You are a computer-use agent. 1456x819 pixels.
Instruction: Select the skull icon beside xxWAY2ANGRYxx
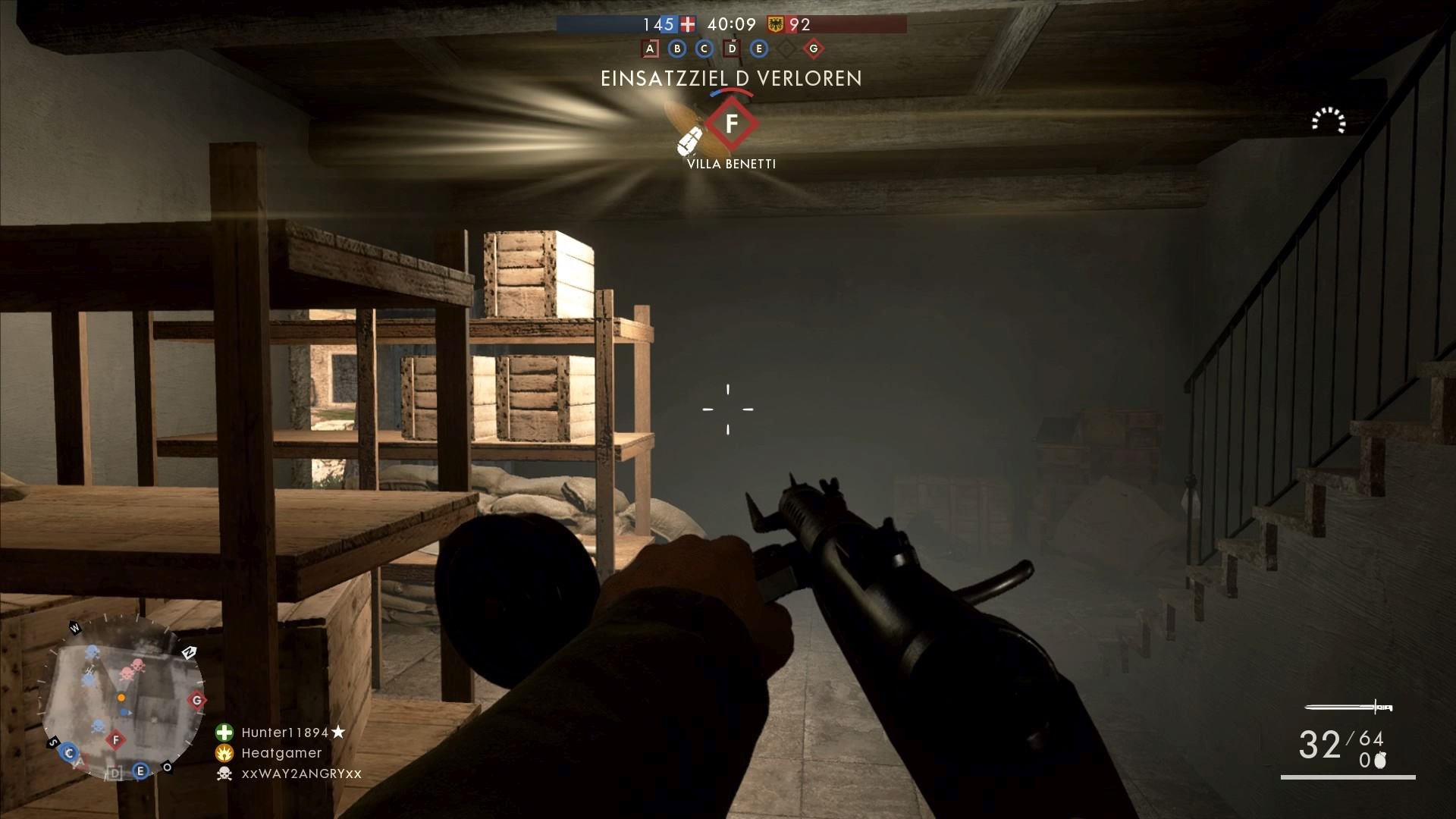tap(224, 773)
